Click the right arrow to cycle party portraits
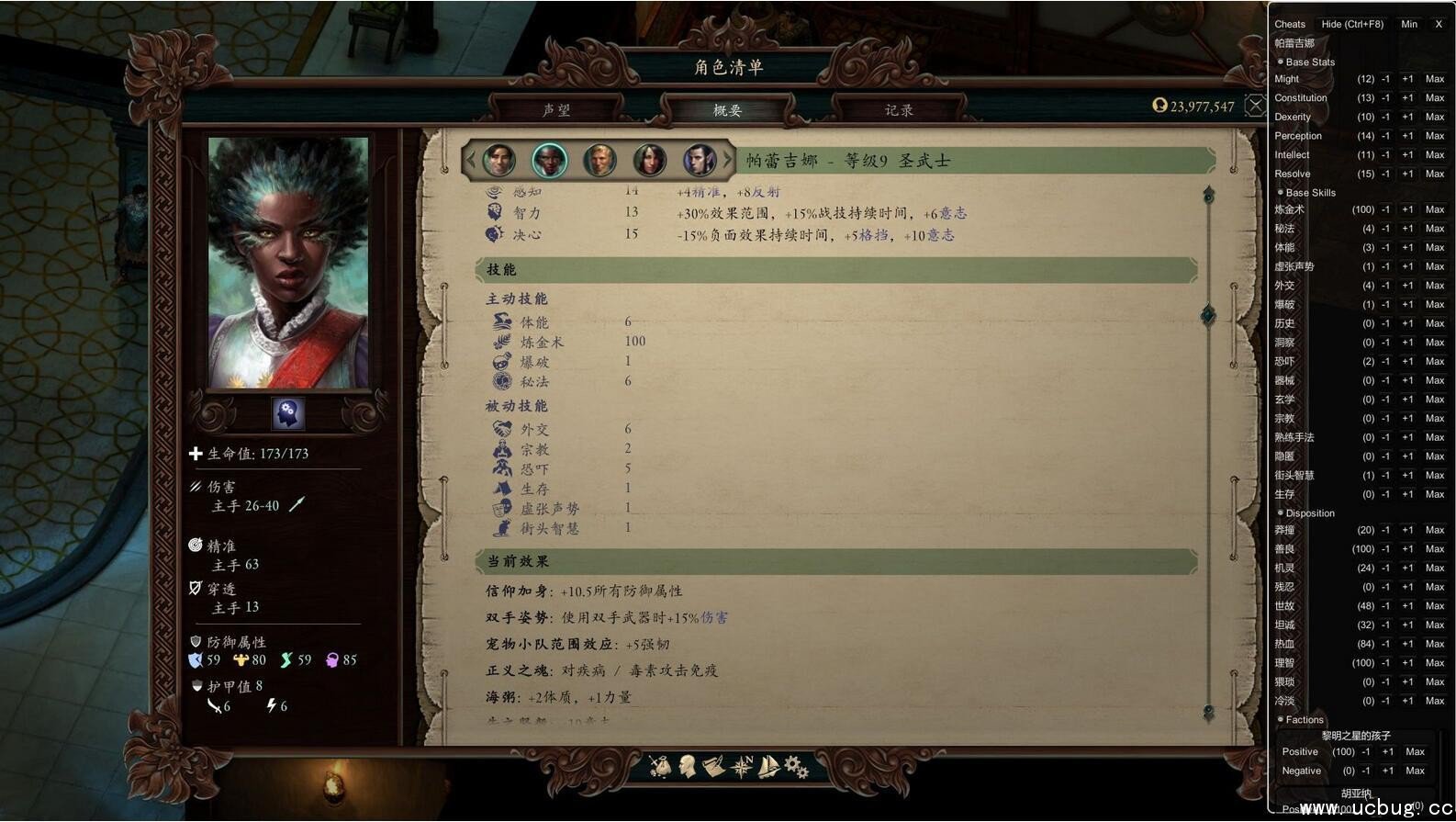The height and width of the screenshot is (822, 1456). click(x=728, y=159)
